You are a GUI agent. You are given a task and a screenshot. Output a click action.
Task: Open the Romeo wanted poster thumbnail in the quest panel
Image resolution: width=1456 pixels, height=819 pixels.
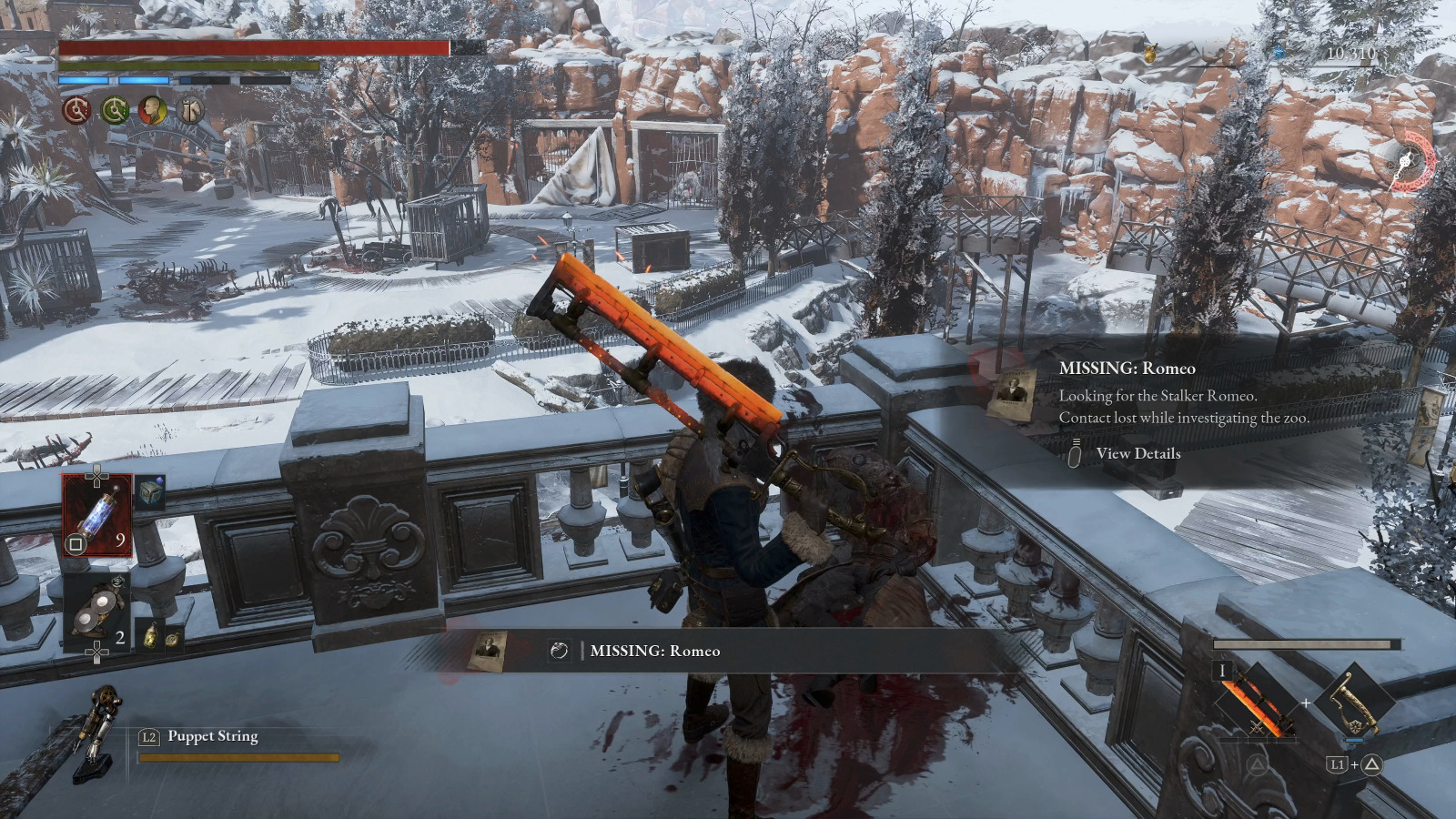(1013, 393)
